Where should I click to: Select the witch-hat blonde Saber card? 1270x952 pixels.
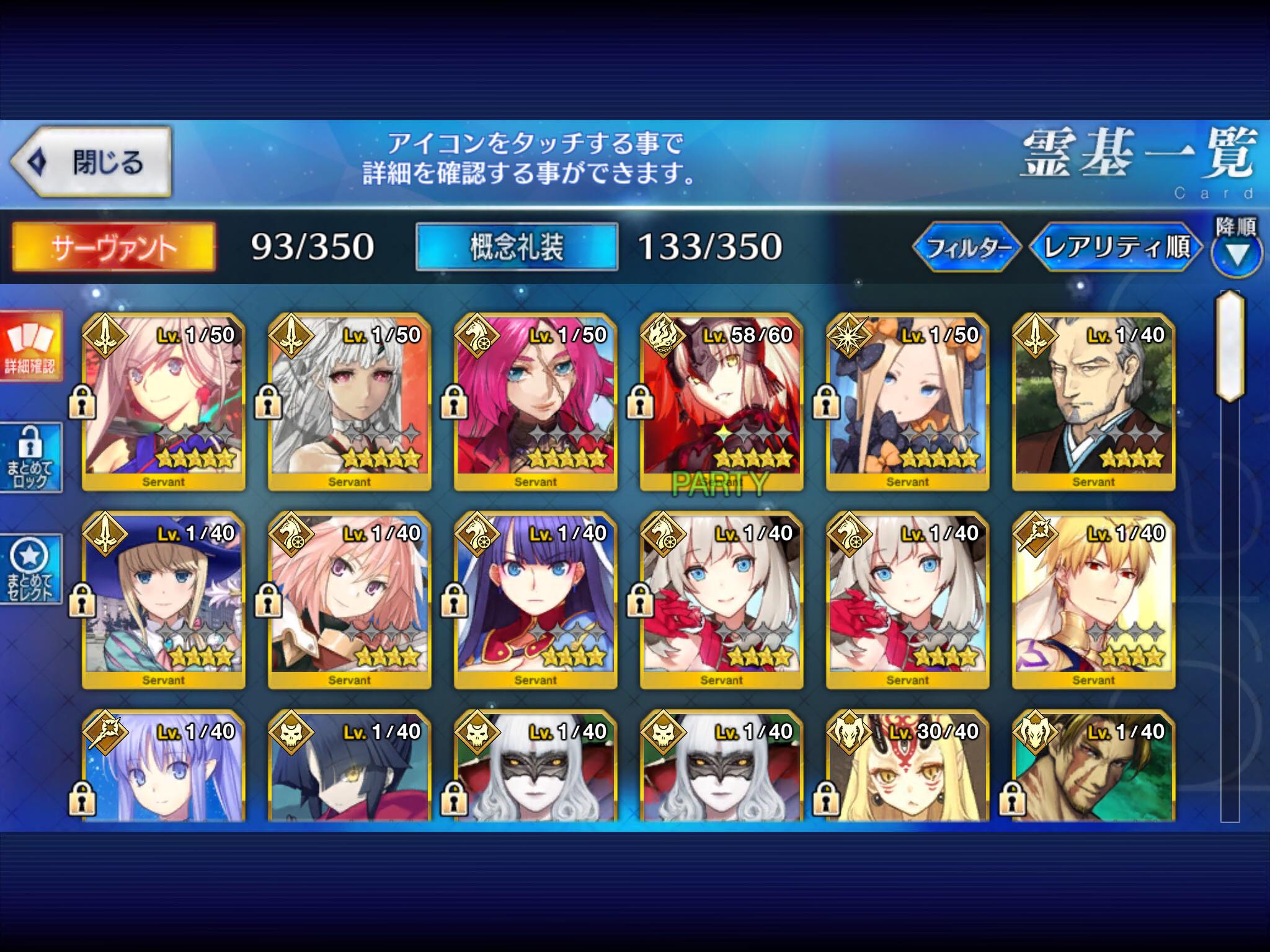click(163, 600)
